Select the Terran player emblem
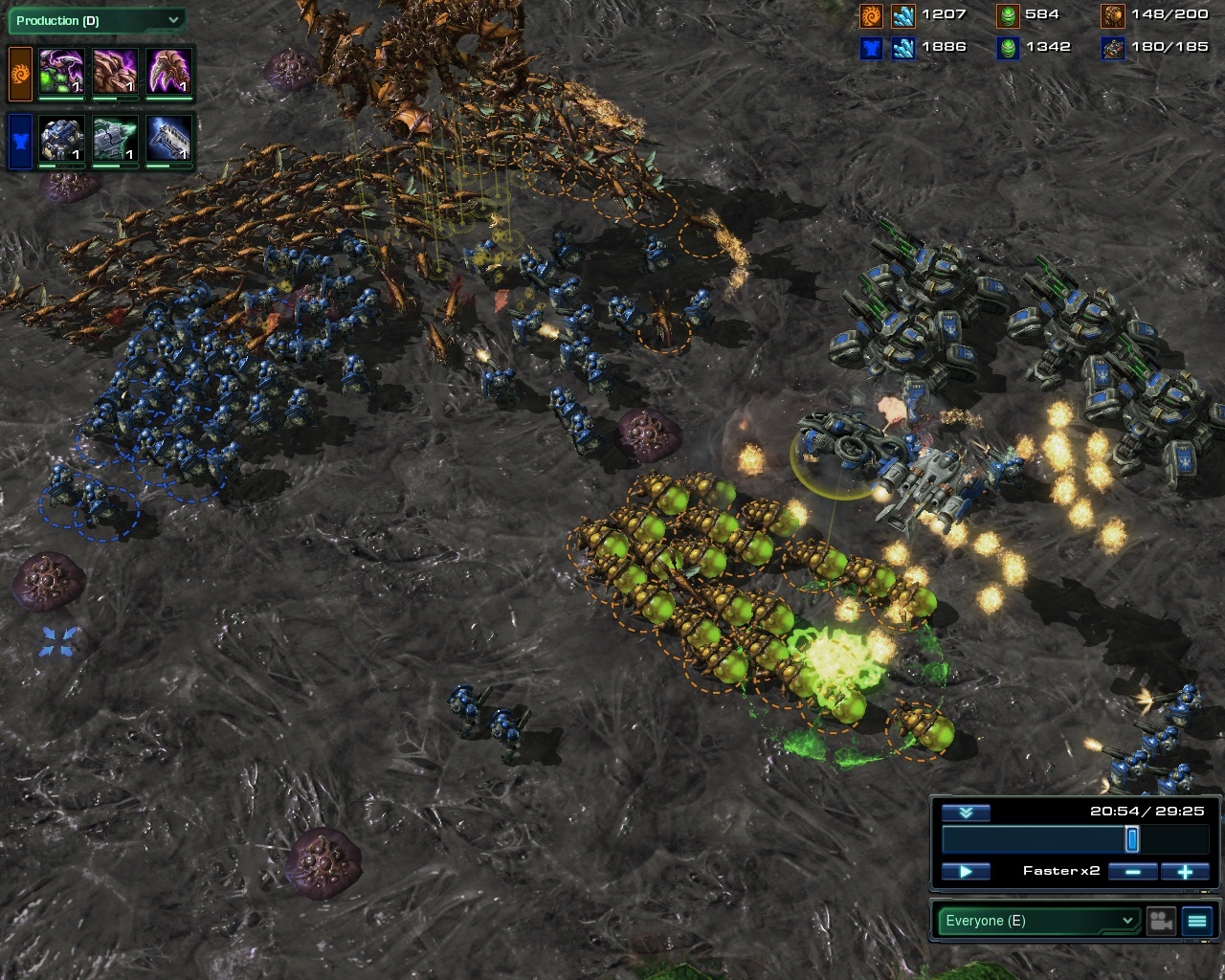 pyautogui.click(x=20, y=142)
